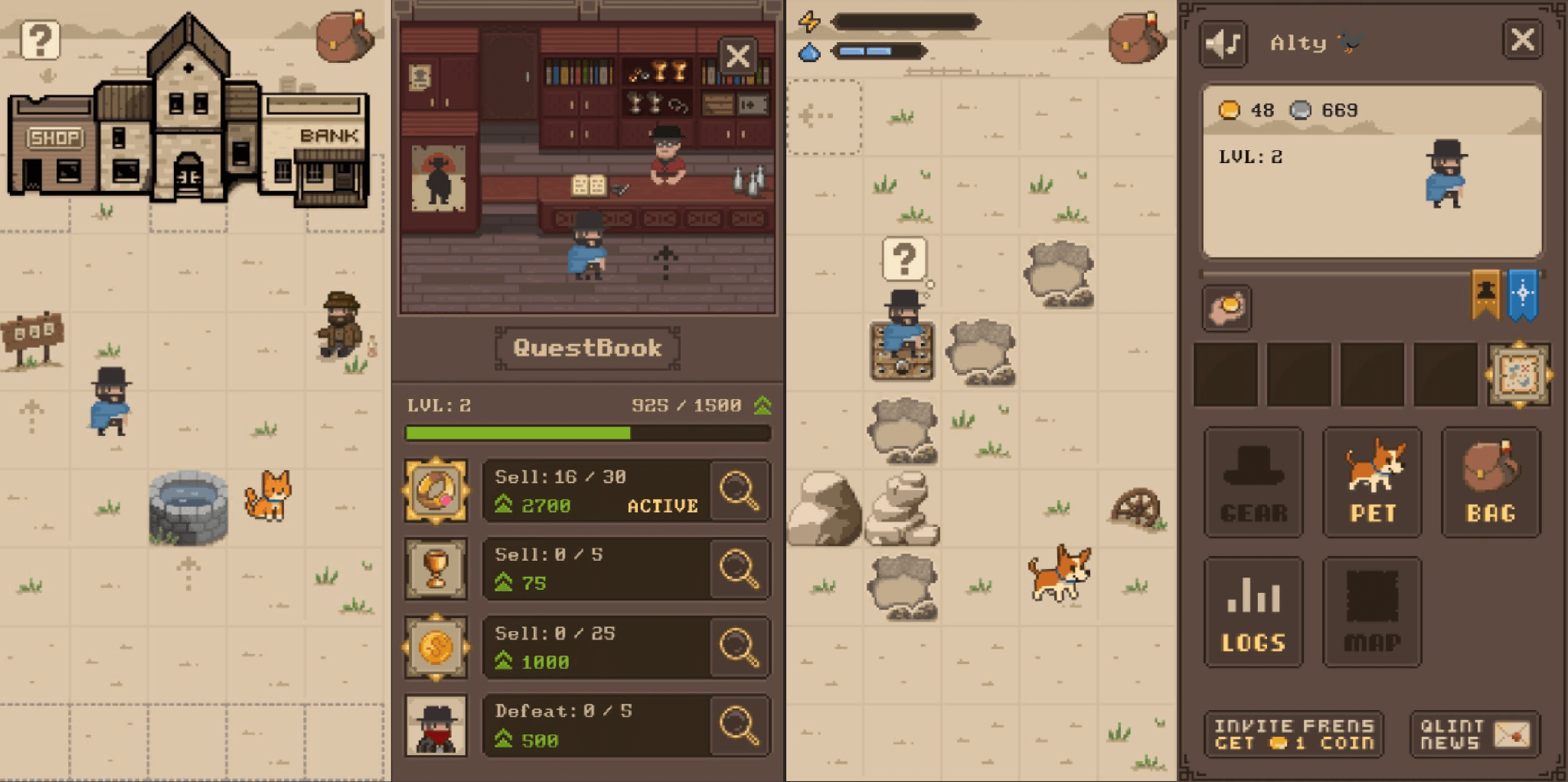Open the PET menu
The image size is (1568, 782).
point(1372,483)
